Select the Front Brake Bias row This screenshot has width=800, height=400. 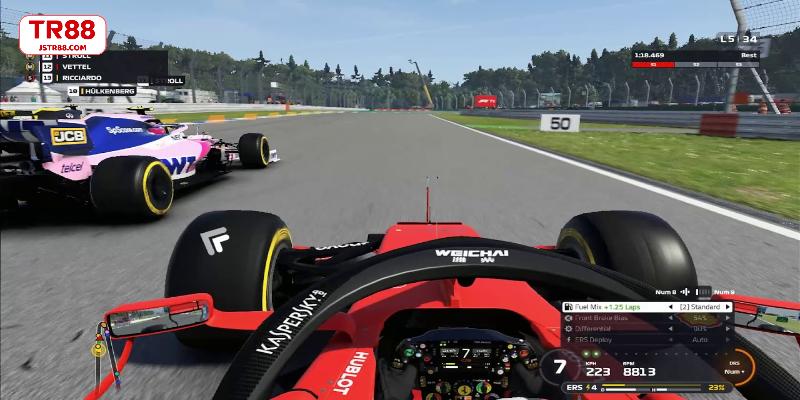(x=610, y=318)
